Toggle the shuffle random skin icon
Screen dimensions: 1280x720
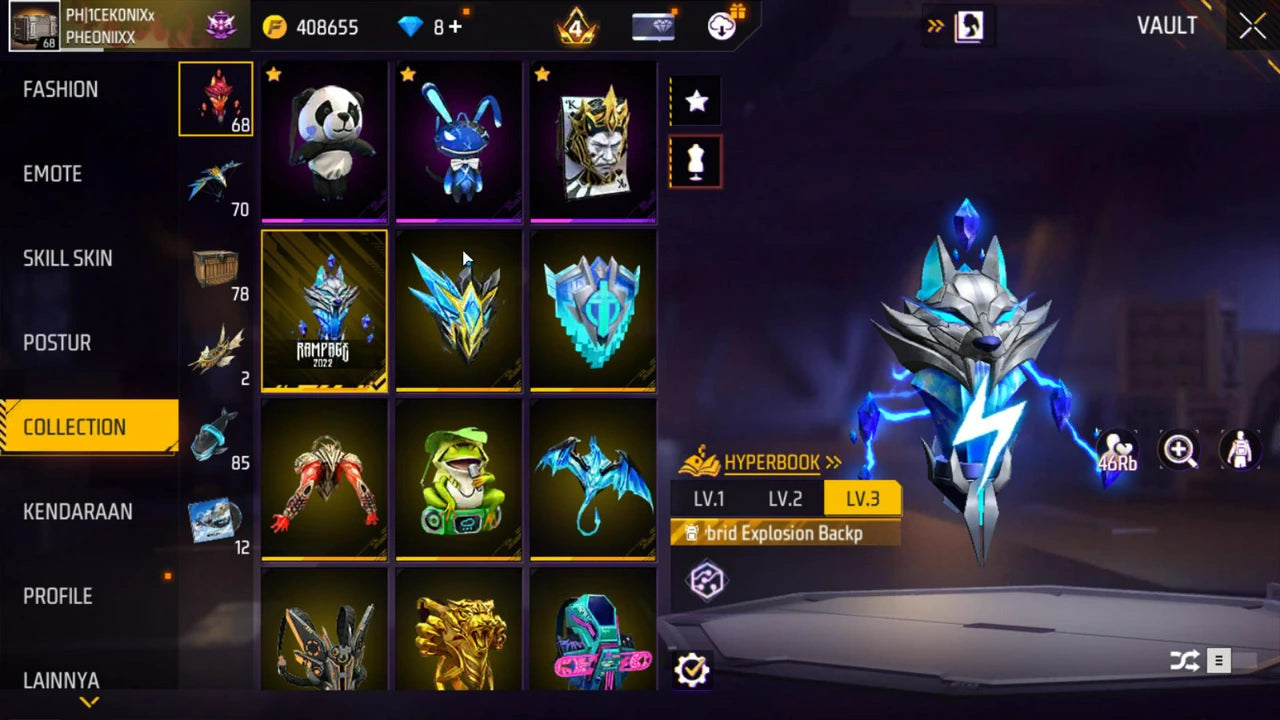click(1184, 661)
